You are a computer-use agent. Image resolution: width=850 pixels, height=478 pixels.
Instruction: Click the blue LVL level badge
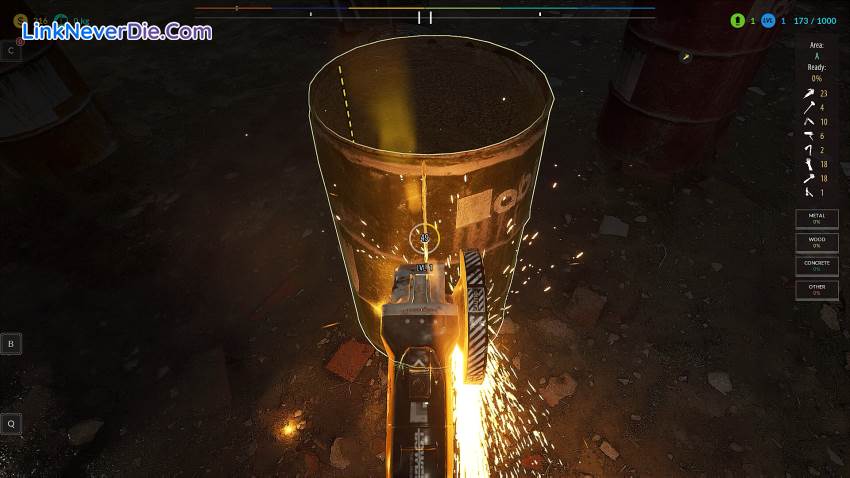pos(768,20)
